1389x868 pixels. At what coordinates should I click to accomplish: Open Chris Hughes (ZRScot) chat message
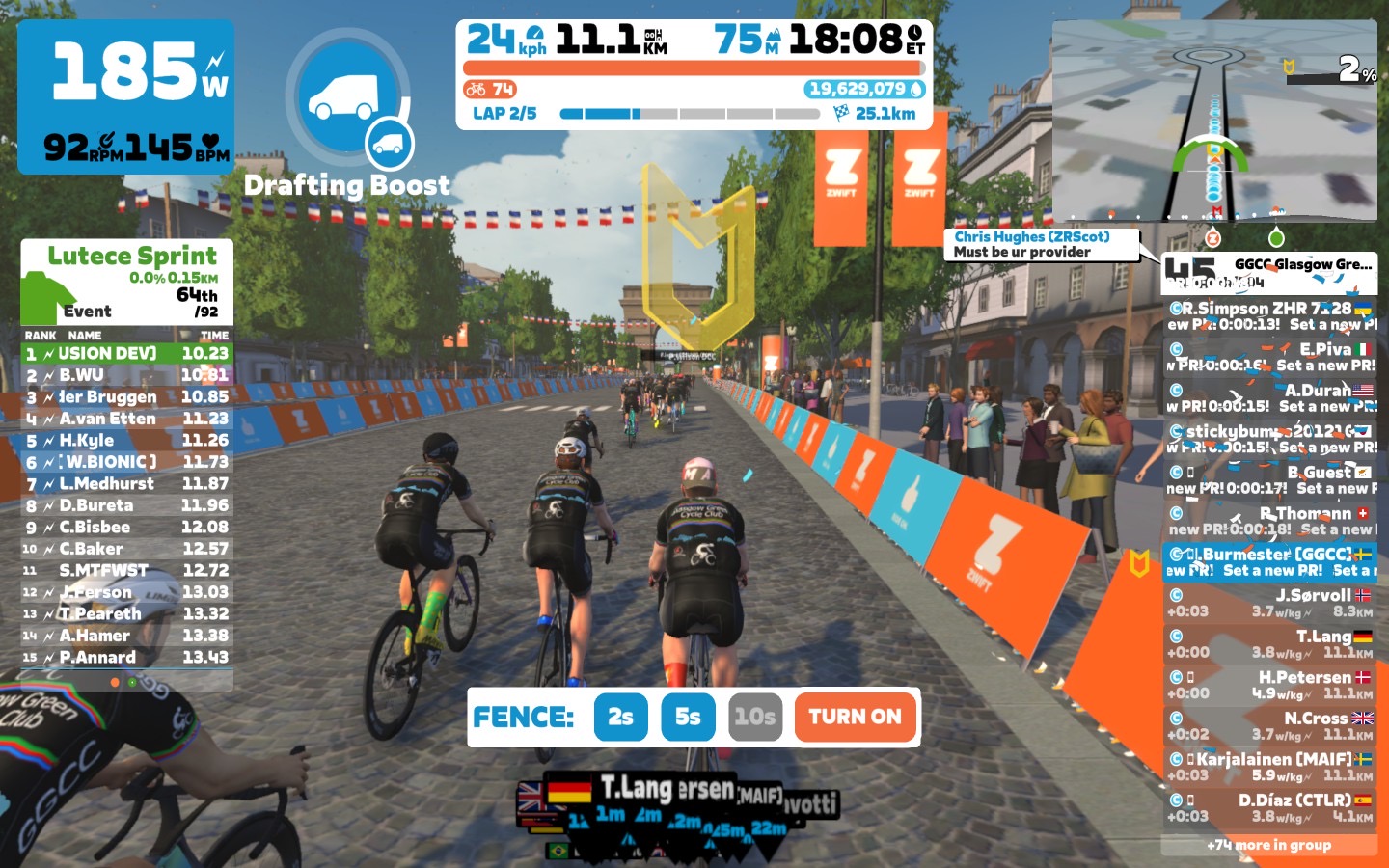[1041, 244]
